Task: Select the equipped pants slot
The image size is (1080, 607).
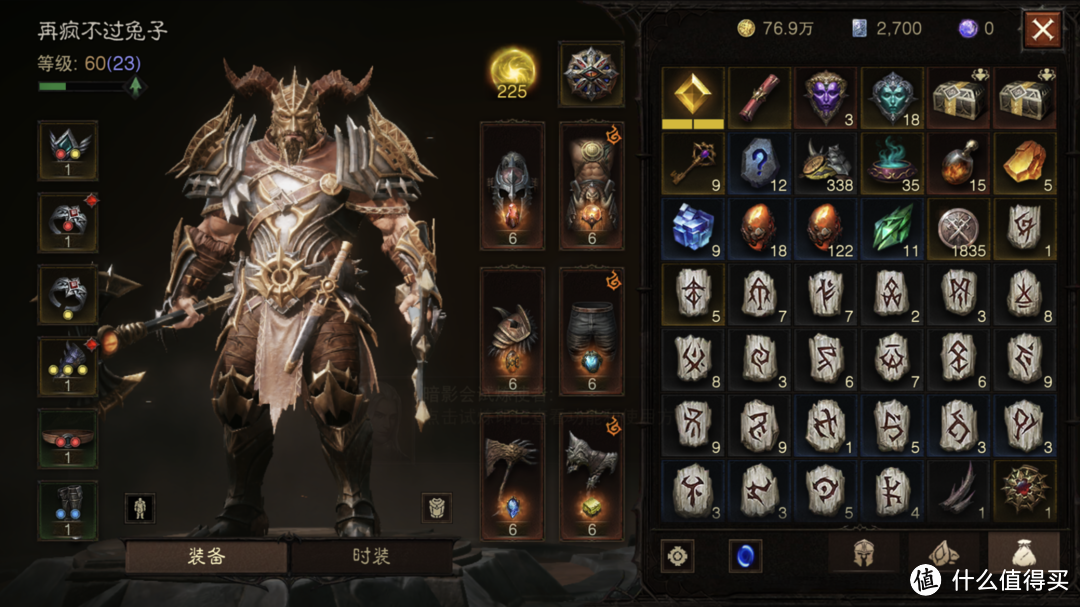Action: 591,331
